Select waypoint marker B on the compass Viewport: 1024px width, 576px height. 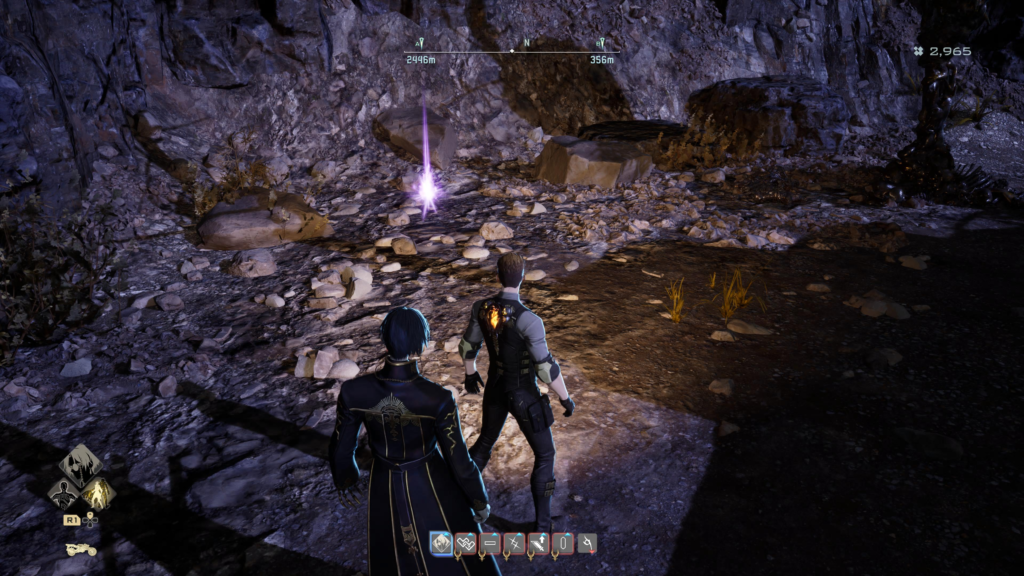[601, 44]
